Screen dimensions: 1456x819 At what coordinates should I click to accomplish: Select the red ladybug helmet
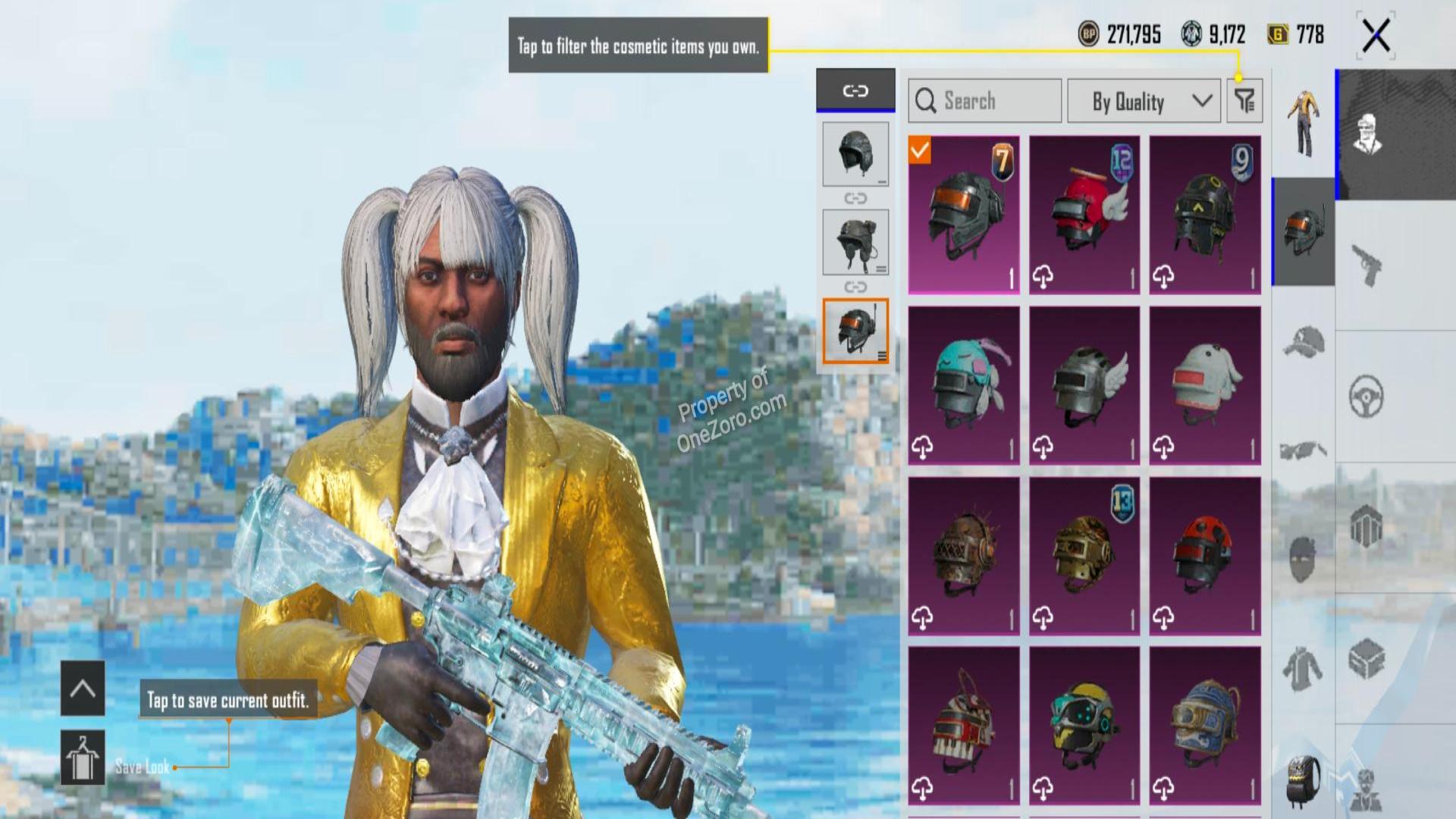pyautogui.click(x=1205, y=556)
